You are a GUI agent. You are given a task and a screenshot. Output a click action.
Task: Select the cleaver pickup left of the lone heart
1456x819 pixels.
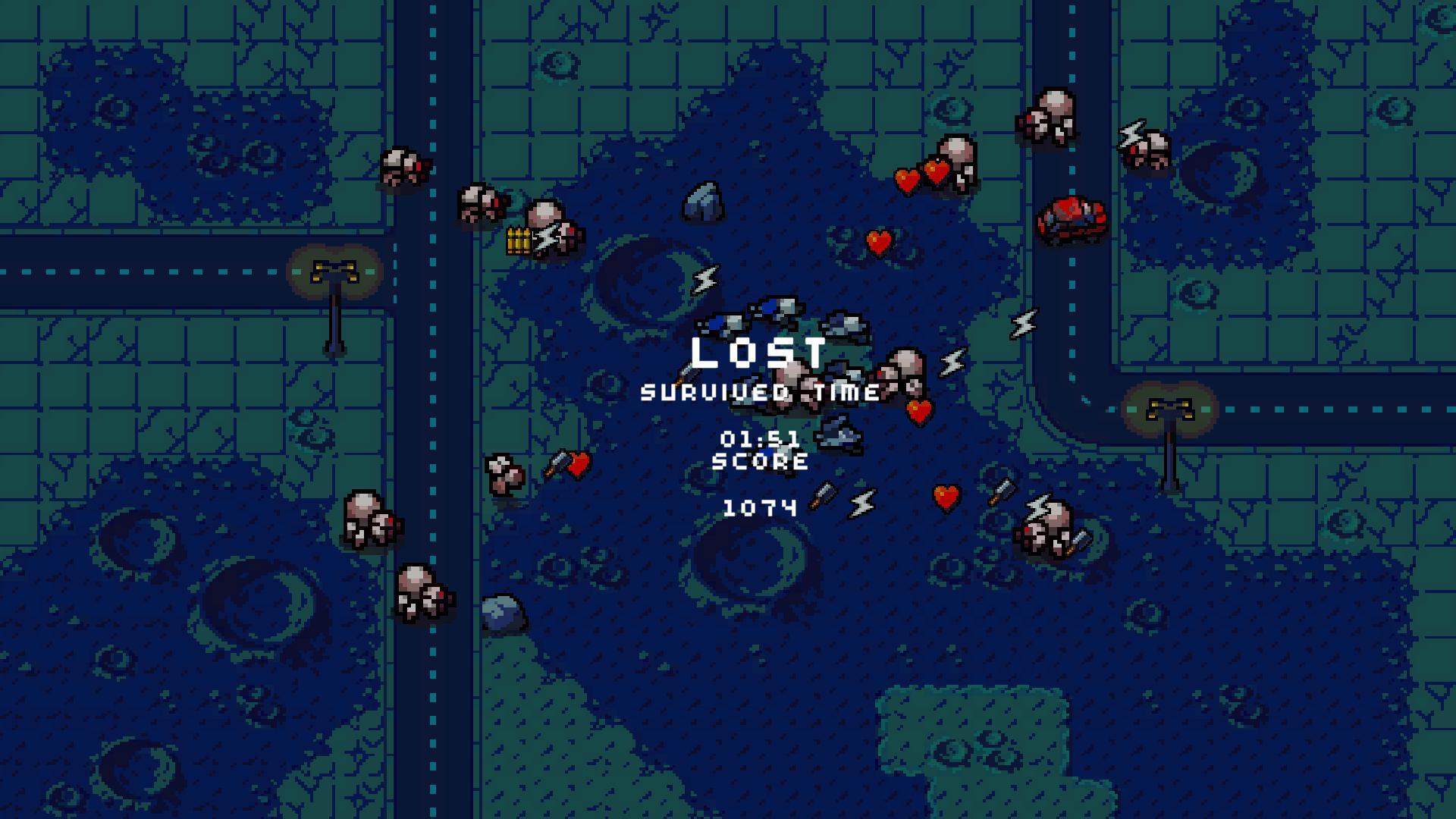click(558, 461)
